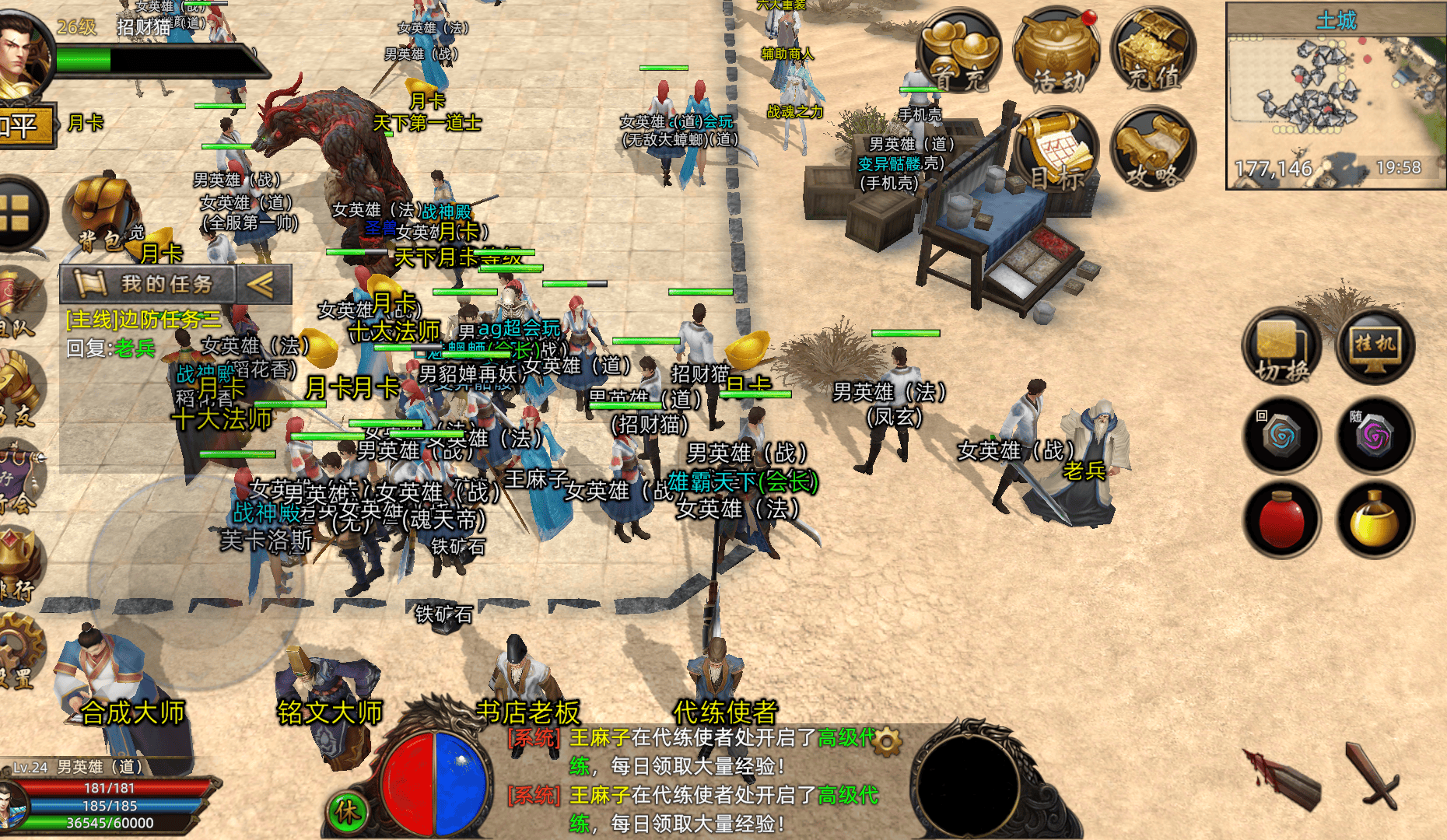
Task: Drink the red health potion
Action: [1281, 520]
